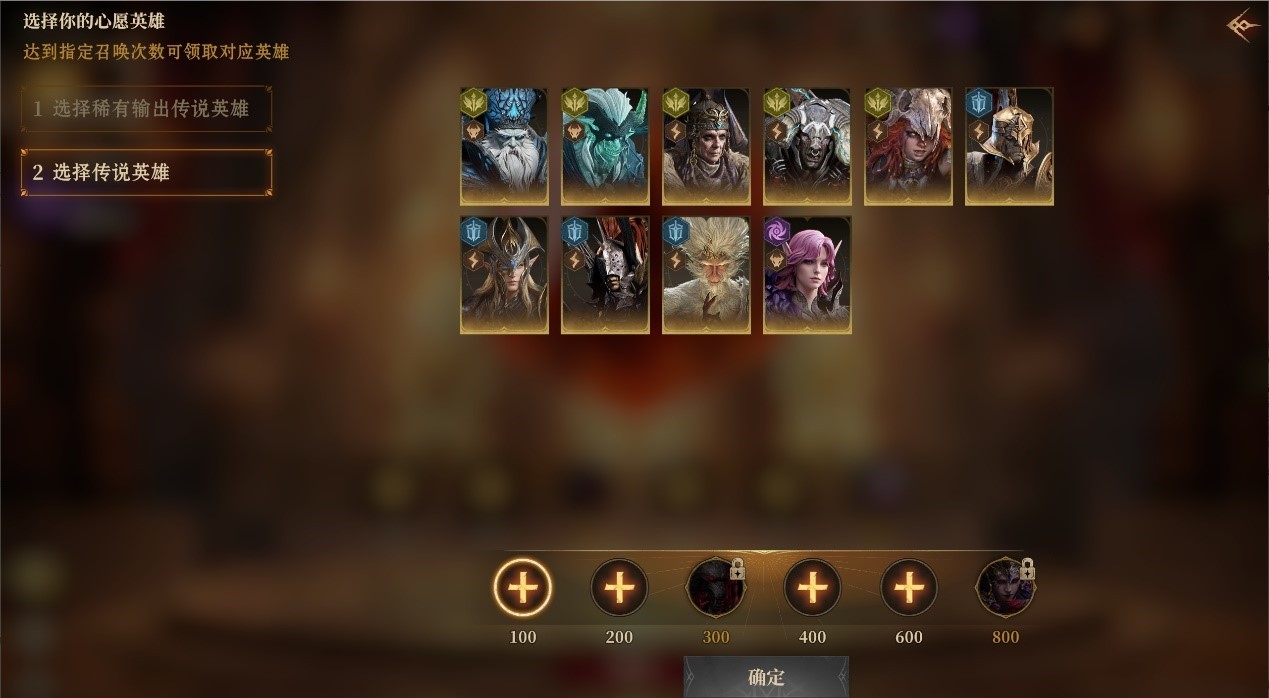
Task: Pick the white-furred monkey king hero
Action: coord(706,274)
